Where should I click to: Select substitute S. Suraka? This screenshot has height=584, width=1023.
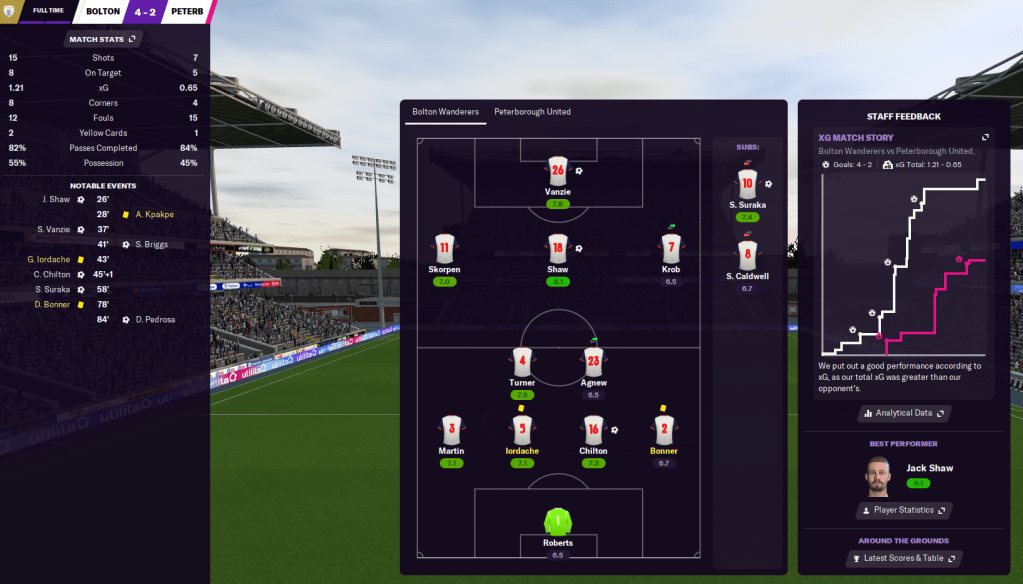point(746,185)
